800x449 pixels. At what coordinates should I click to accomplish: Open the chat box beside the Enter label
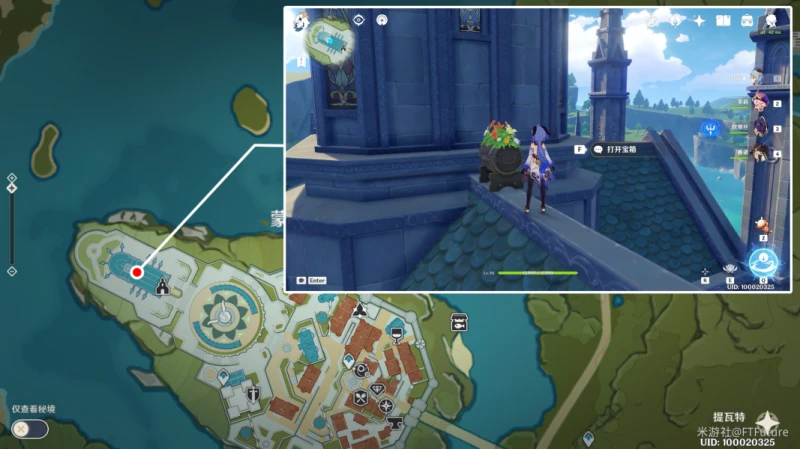(301, 281)
